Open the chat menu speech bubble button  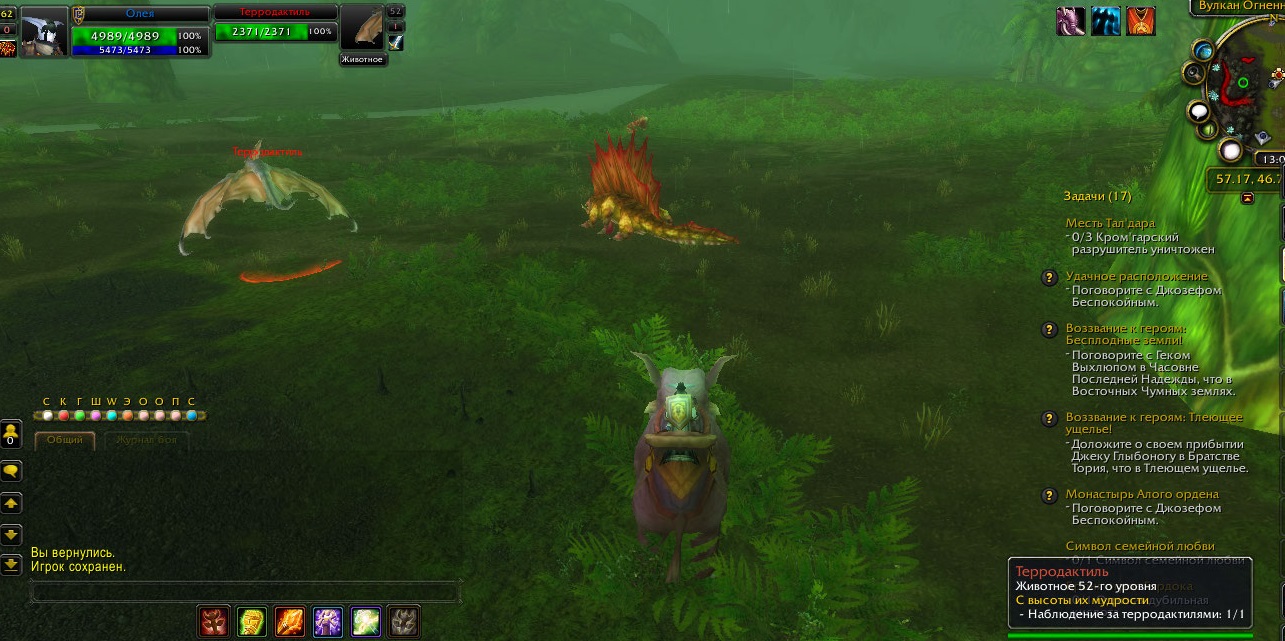11,471
